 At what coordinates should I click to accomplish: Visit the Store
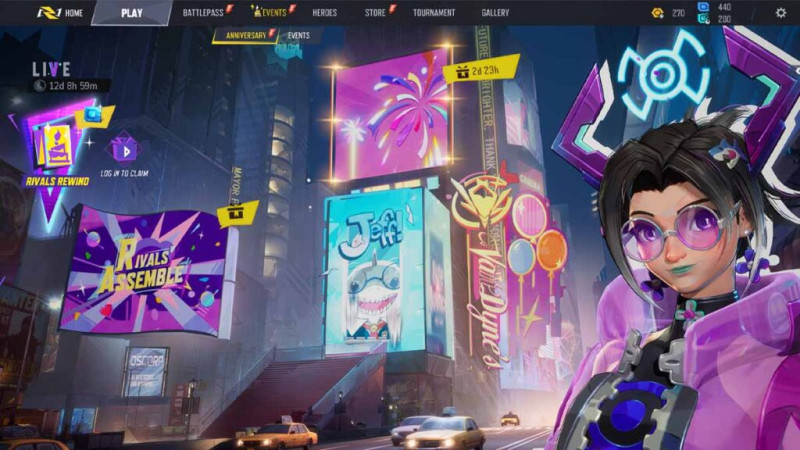click(375, 13)
